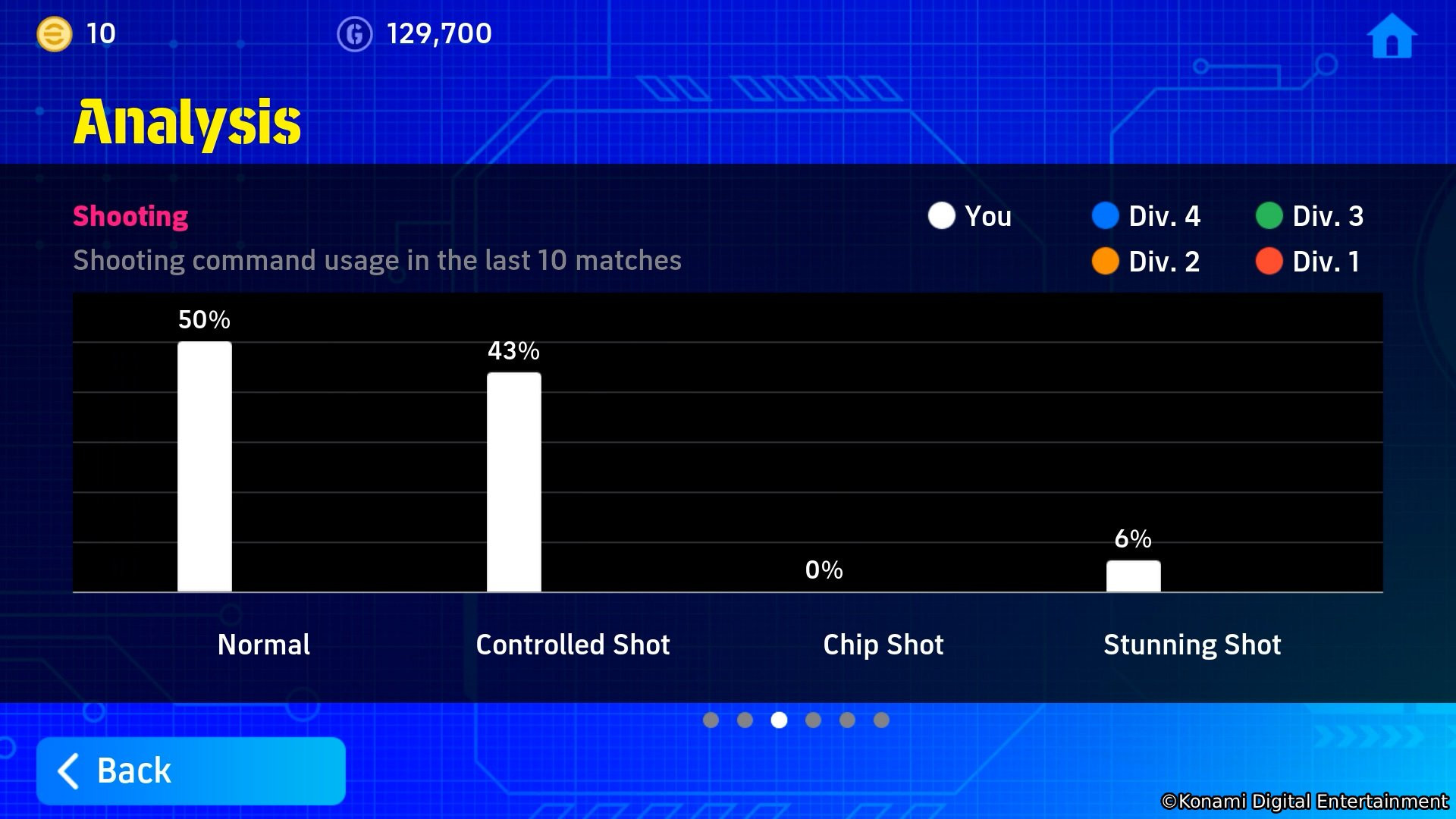This screenshot has width=1456, height=819.
Task: Select the Stunning Shot axis label
Action: click(1191, 645)
